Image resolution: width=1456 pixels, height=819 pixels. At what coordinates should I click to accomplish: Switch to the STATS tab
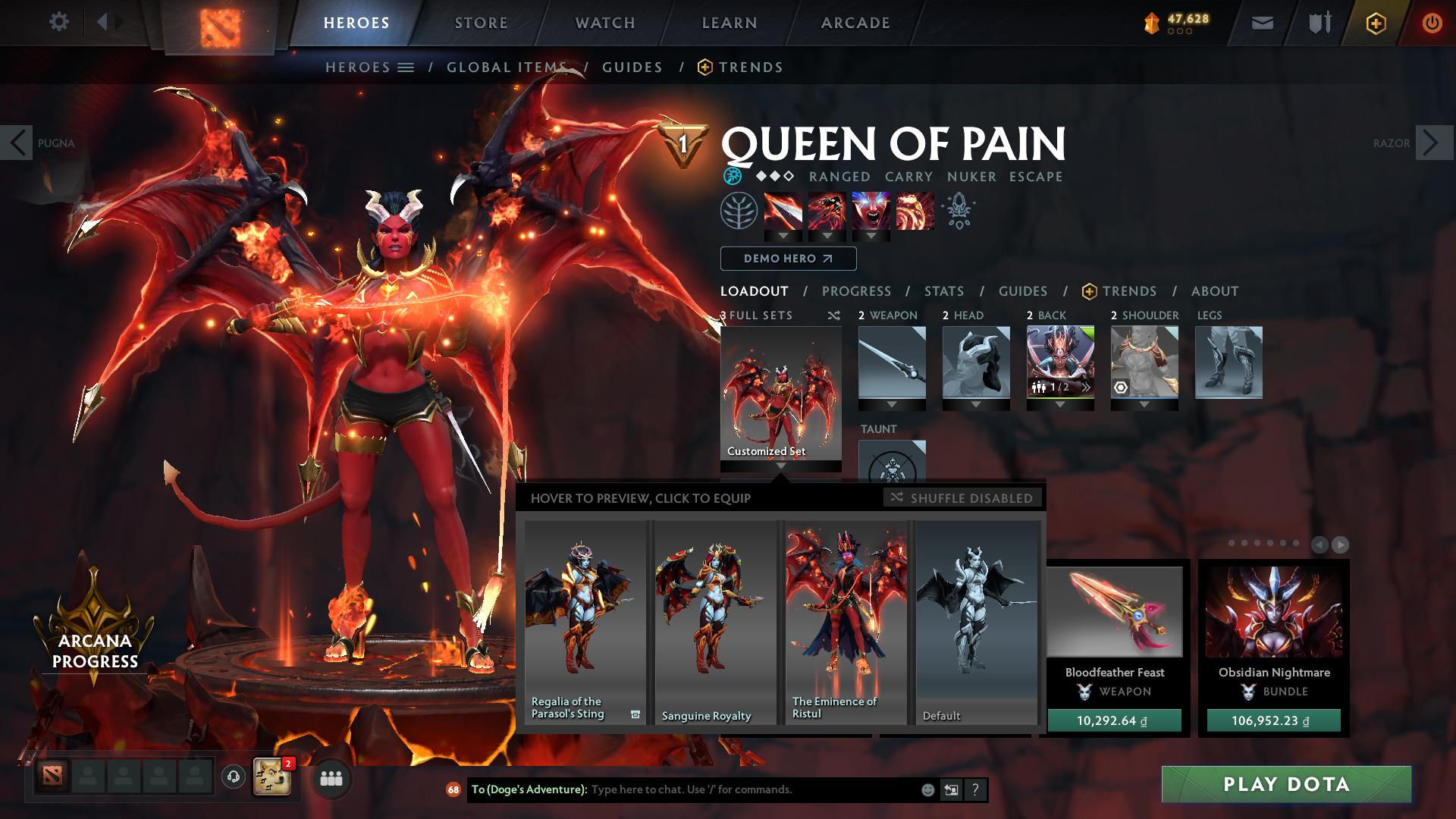[943, 290]
